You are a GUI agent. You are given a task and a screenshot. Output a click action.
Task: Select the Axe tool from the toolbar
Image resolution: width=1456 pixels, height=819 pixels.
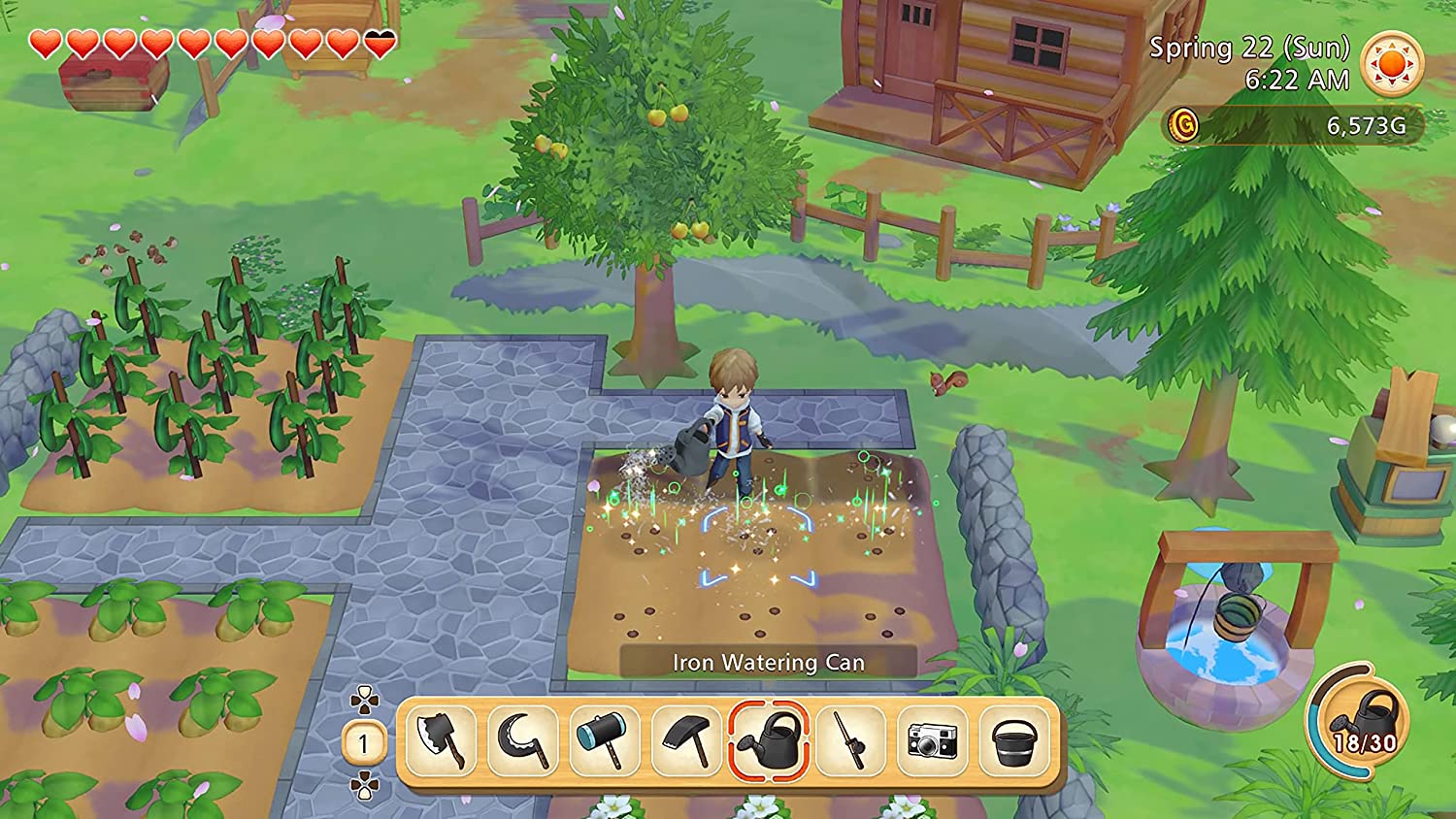[443, 741]
